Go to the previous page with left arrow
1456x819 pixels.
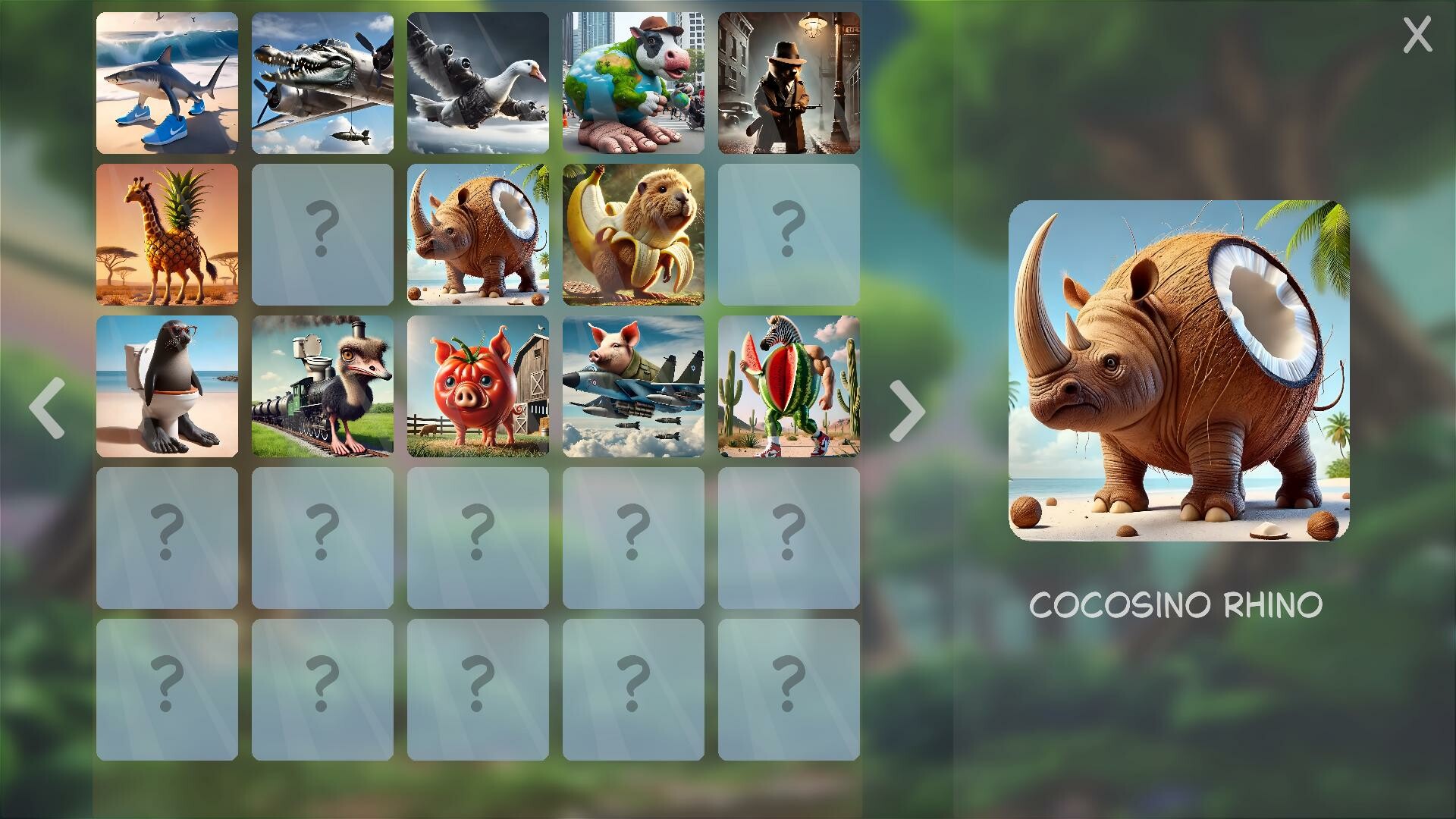47,409
